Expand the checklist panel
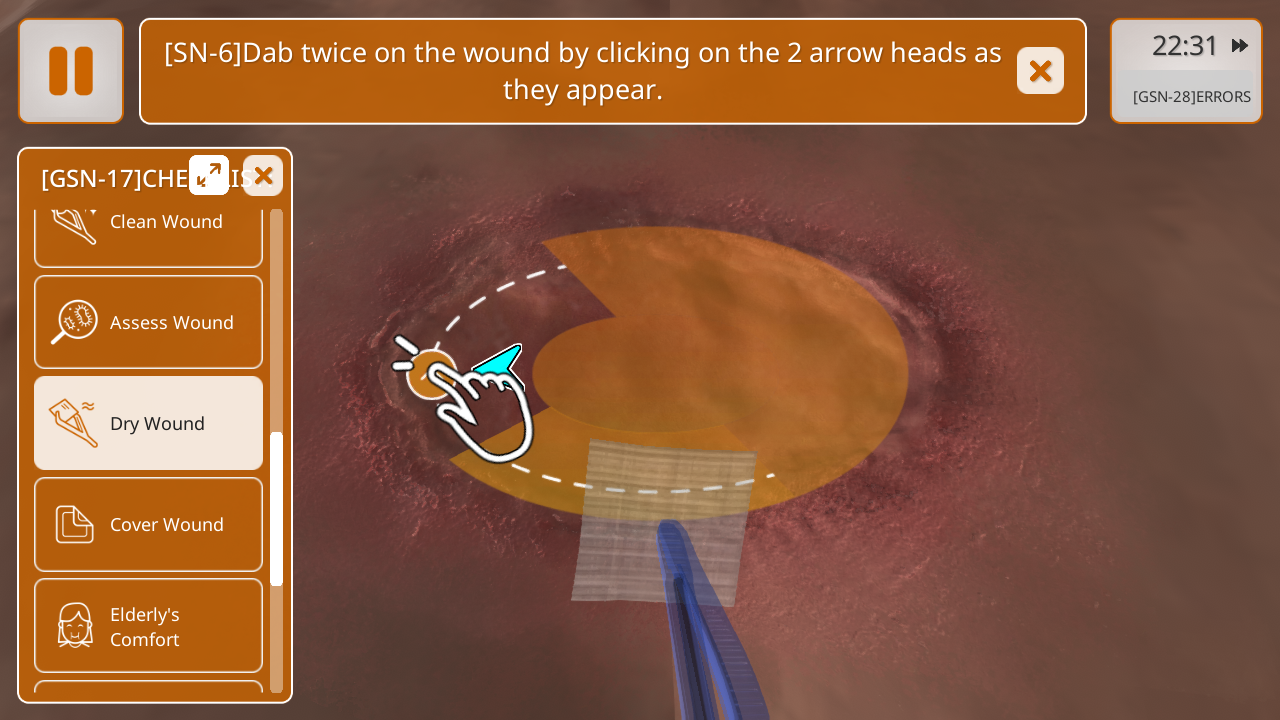The image size is (1280, 720). 209,175
